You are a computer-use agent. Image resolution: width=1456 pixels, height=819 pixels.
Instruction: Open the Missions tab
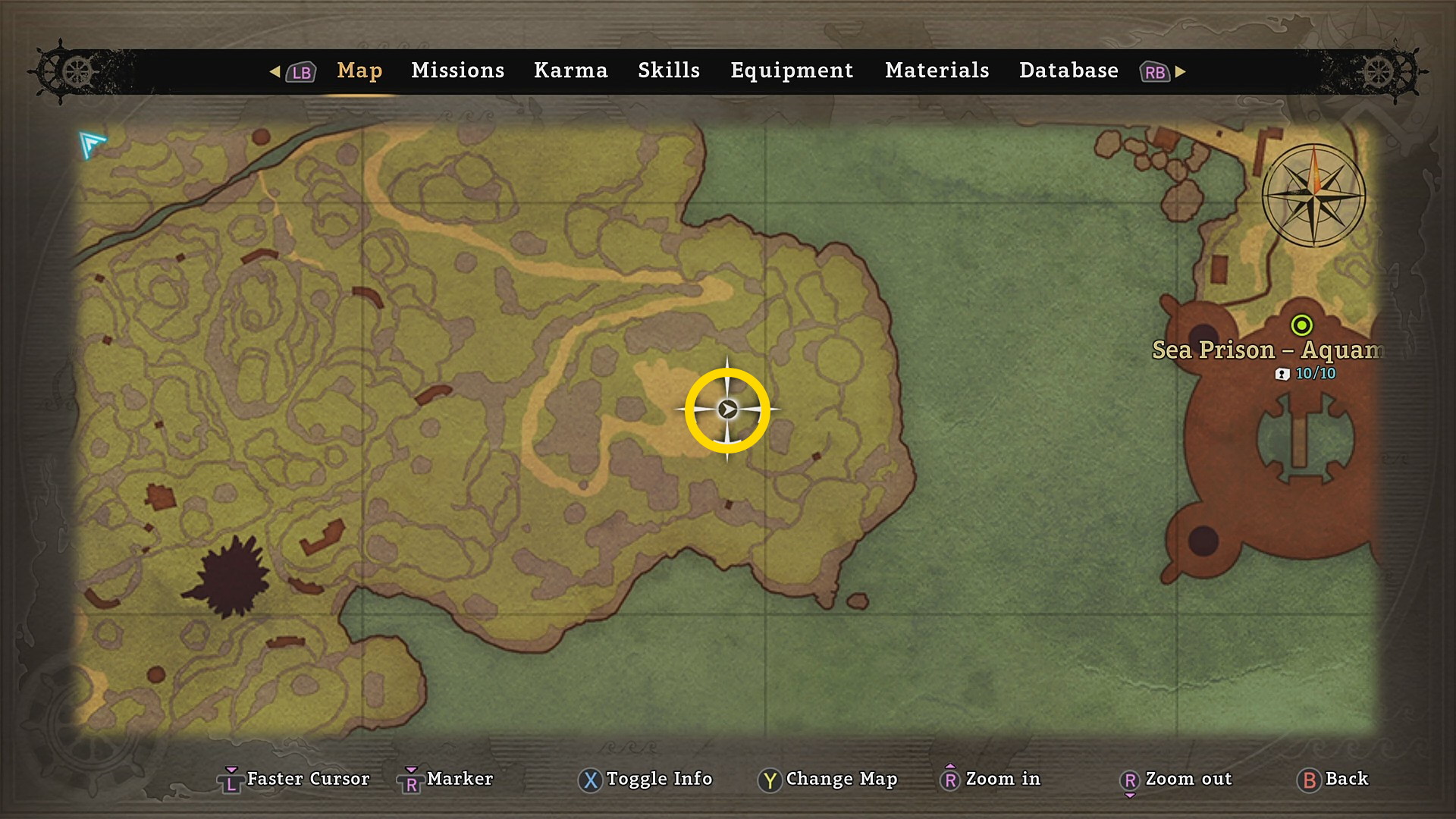click(x=457, y=71)
